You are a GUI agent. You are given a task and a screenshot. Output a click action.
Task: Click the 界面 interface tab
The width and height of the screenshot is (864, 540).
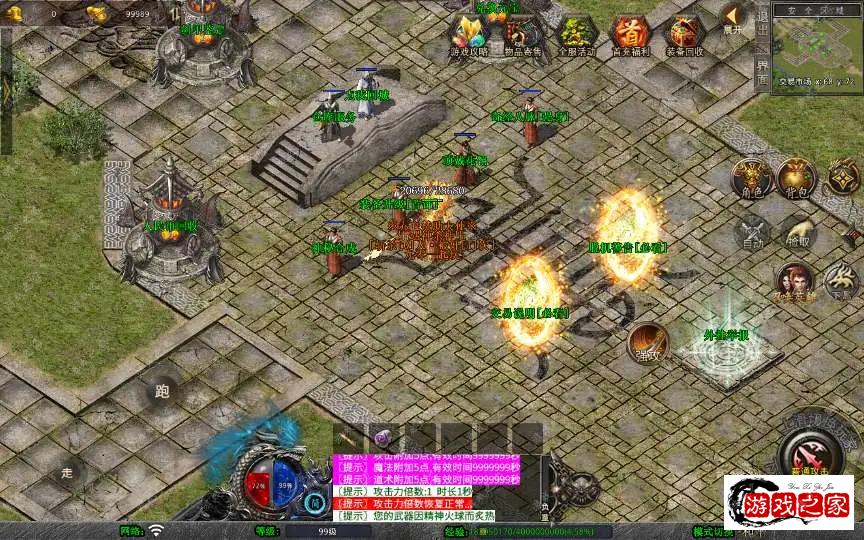click(x=762, y=71)
